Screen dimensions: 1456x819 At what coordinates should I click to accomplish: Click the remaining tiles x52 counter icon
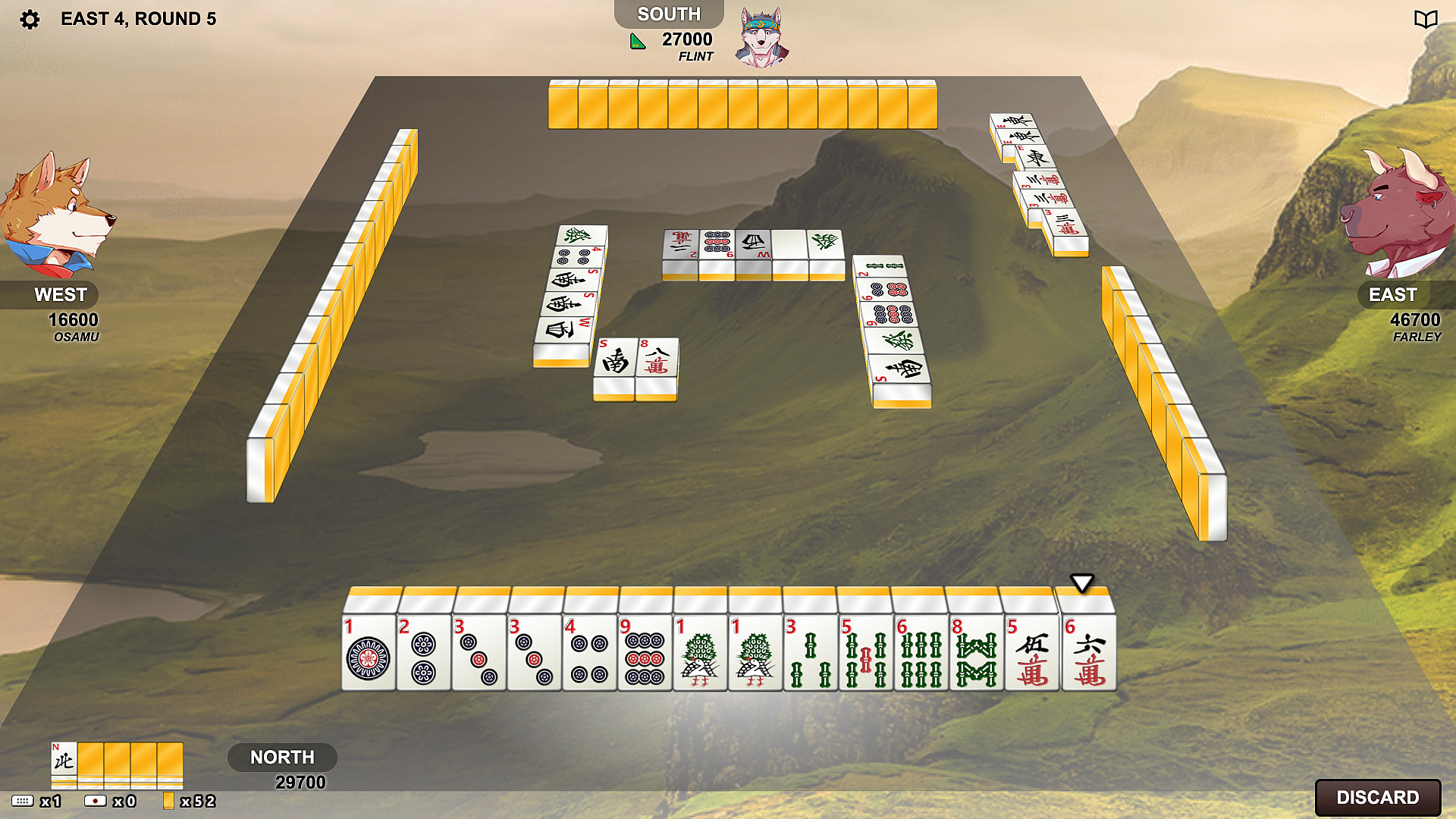click(168, 800)
